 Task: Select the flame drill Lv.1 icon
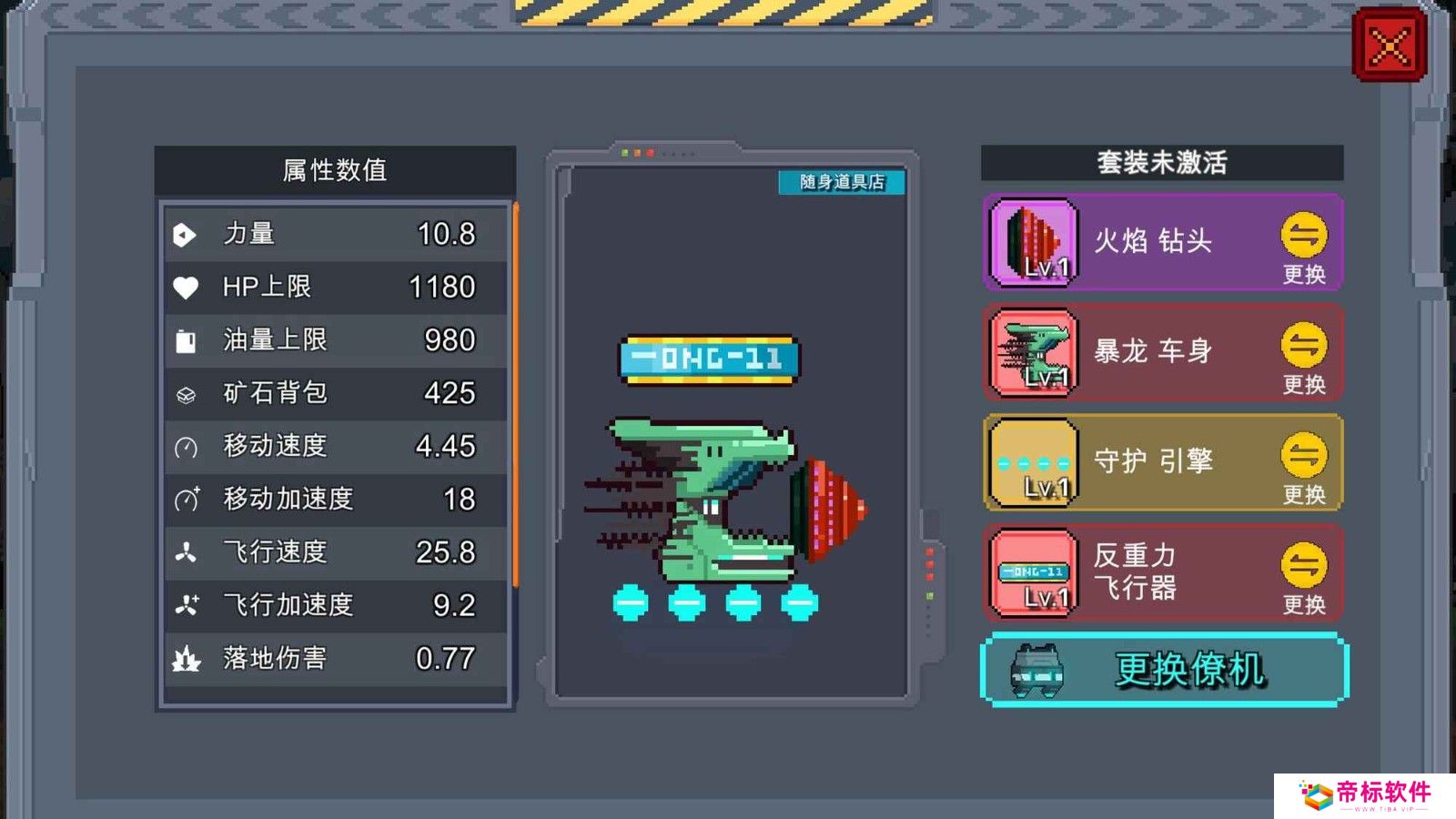pyautogui.click(x=1034, y=243)
